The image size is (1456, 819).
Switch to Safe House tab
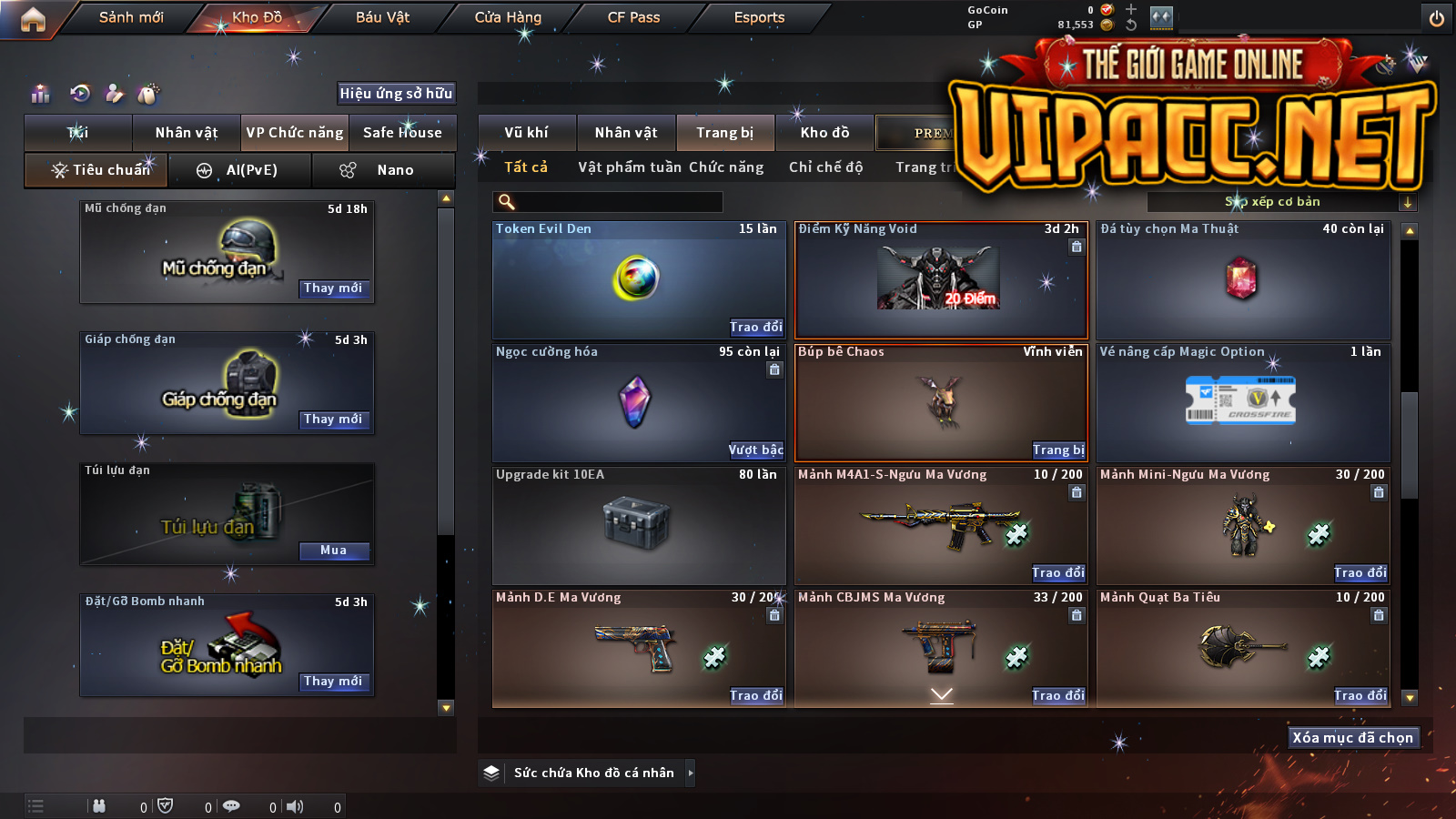pyautogui.click(x=402, y=133)
